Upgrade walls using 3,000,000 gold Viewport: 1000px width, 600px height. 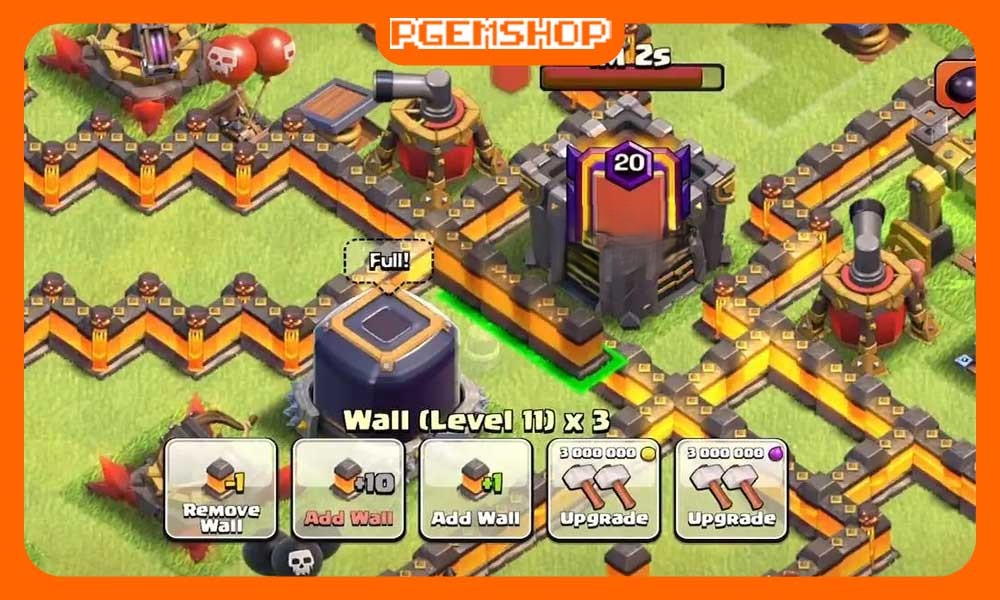[603, 489]
